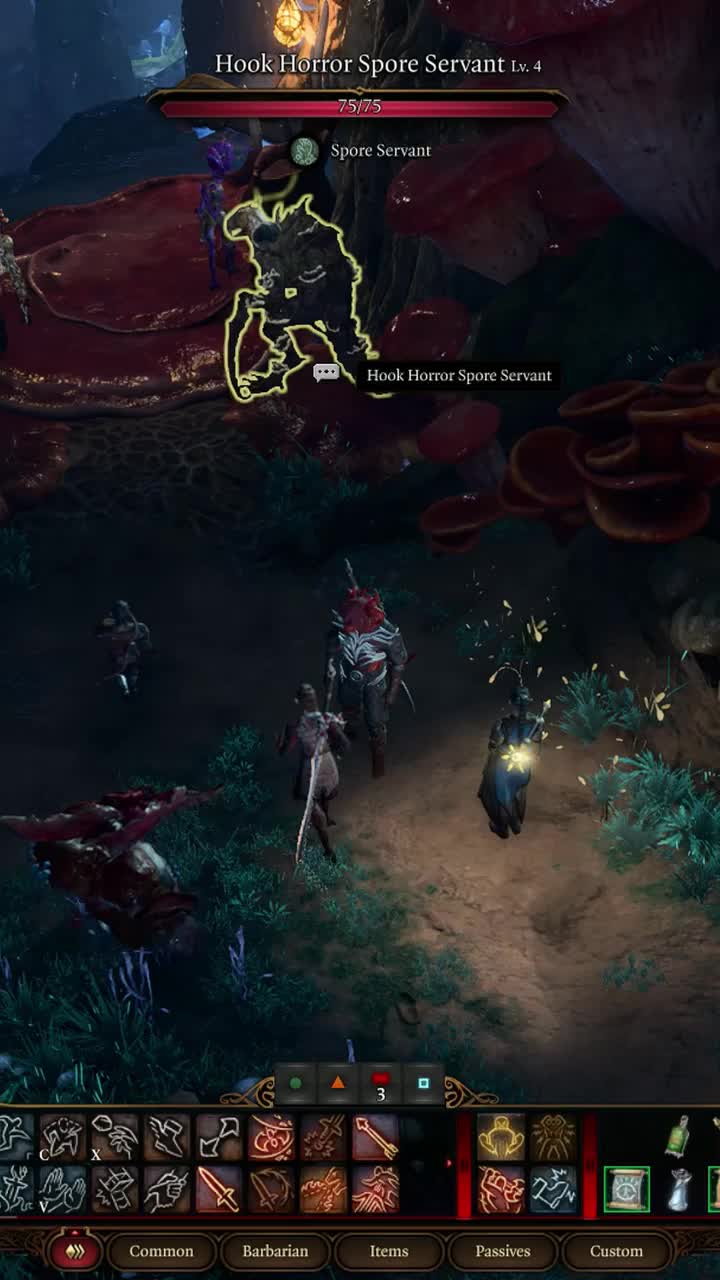The width and height of the screenshot is (720, 1280).
Task: Select the Passives tab
Action: click(x=503, y=1251)
